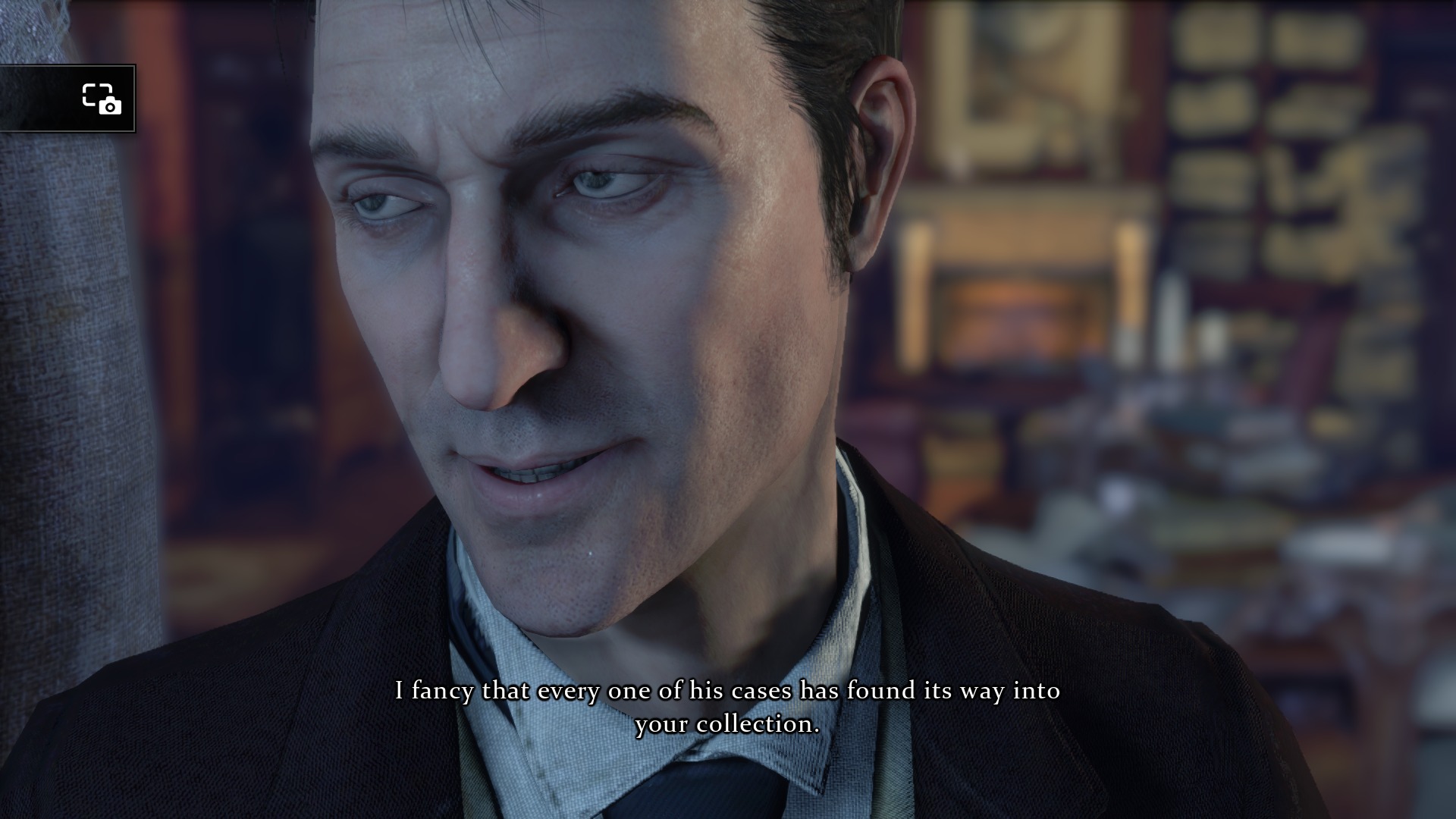Click the phrase 'I fancy that' in dialogue
Image resolution: width=1456 pixels, height=819 pixels.
tap(459, 691)
